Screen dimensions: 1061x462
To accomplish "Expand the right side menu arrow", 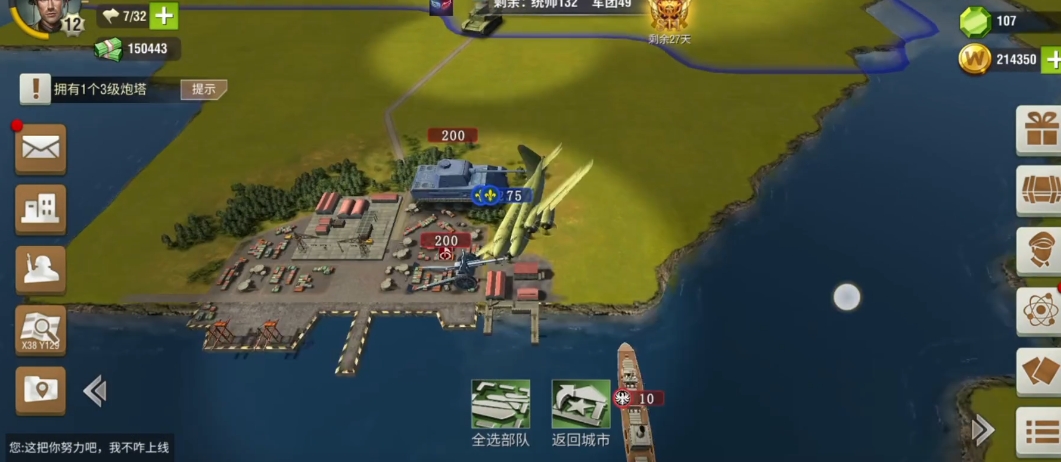I will coord(983,430).
